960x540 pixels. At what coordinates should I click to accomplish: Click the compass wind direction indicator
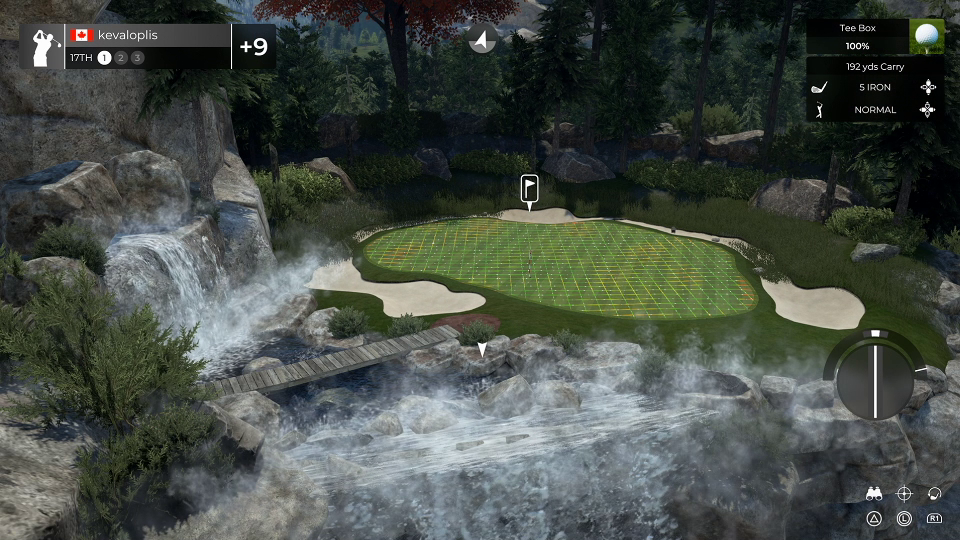[x=482, y=39]
